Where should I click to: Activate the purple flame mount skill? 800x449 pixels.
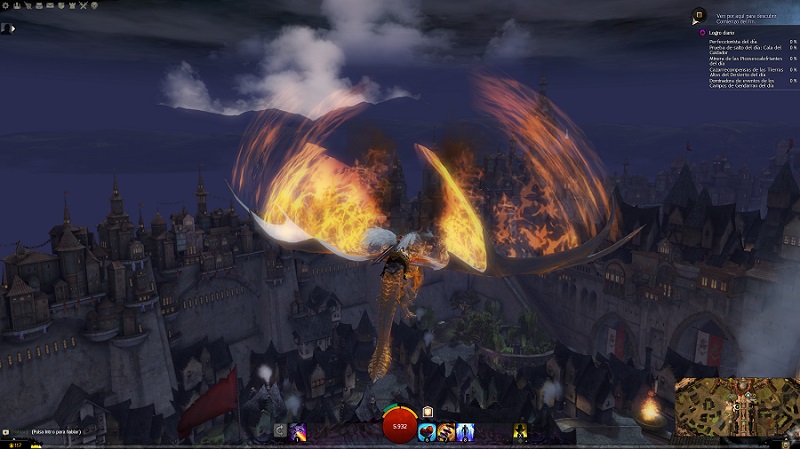pos(298,432)
